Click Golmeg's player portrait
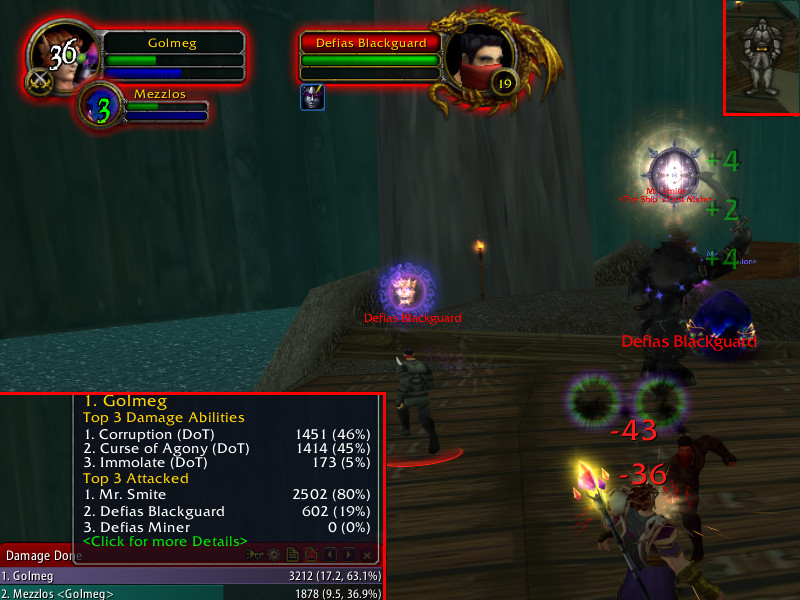 click(63, 56)
